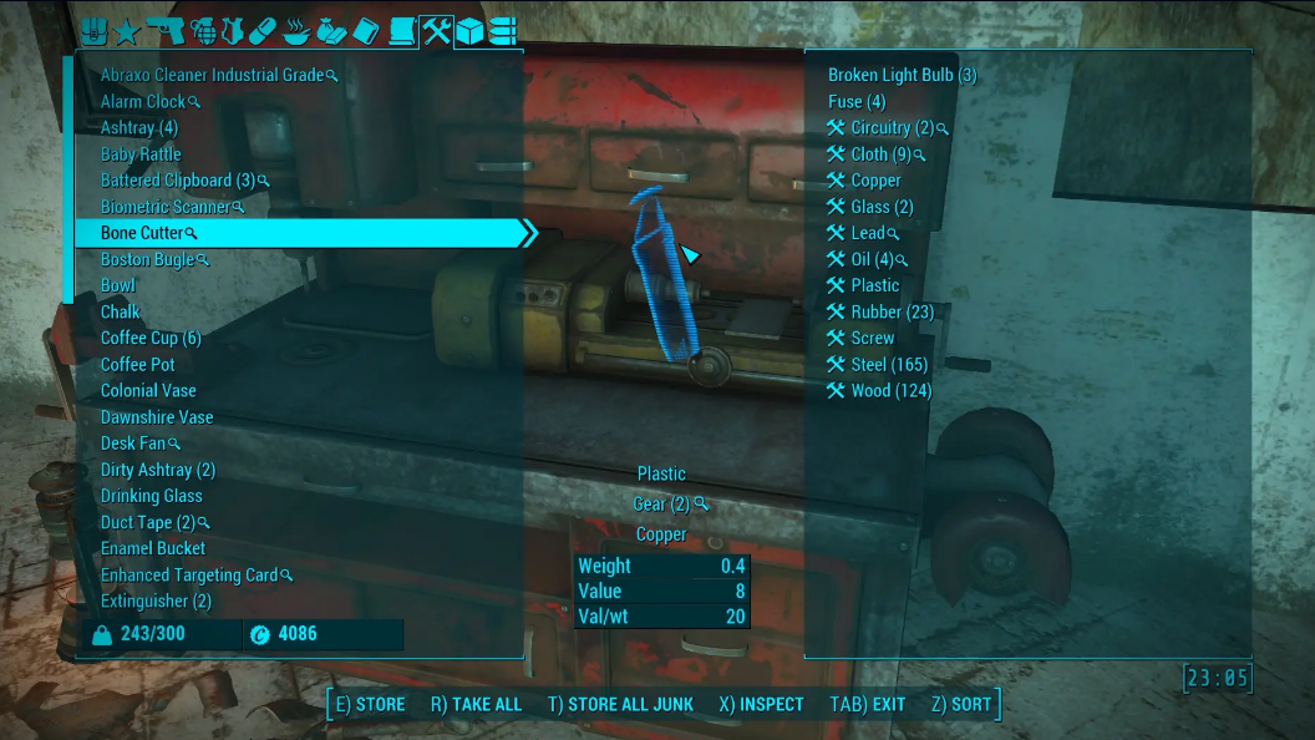Click the Store button

[370, 705]
